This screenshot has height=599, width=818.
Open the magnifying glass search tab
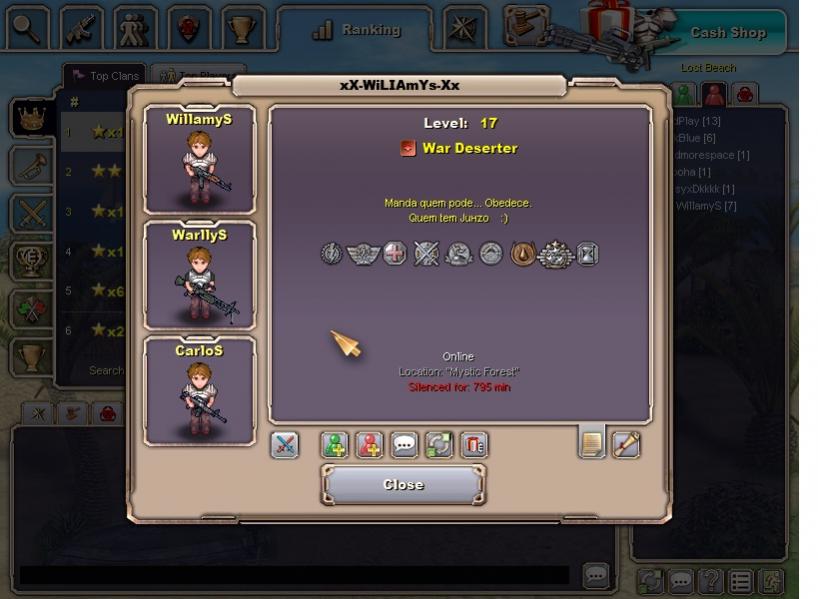pos(27,29)
